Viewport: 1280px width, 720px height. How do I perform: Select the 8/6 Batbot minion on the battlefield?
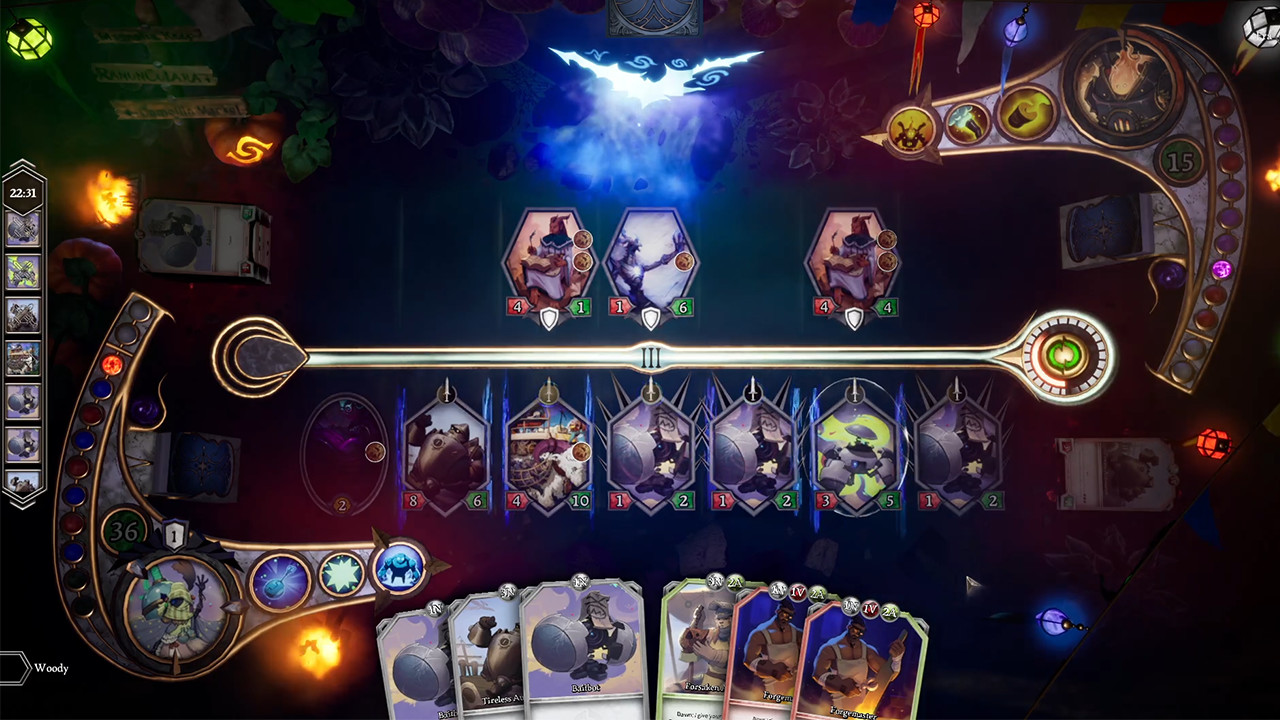point(446,450)
